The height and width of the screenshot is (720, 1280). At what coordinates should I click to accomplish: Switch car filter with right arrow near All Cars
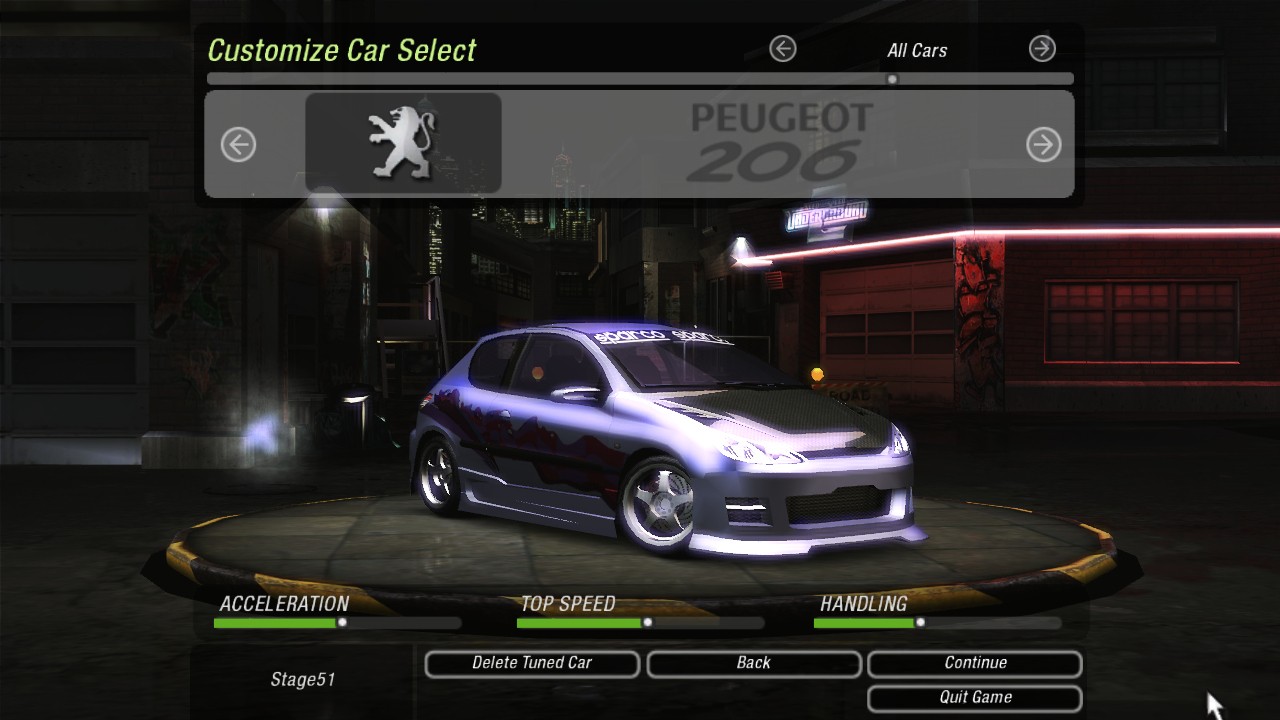click(x=1042, y=48)
